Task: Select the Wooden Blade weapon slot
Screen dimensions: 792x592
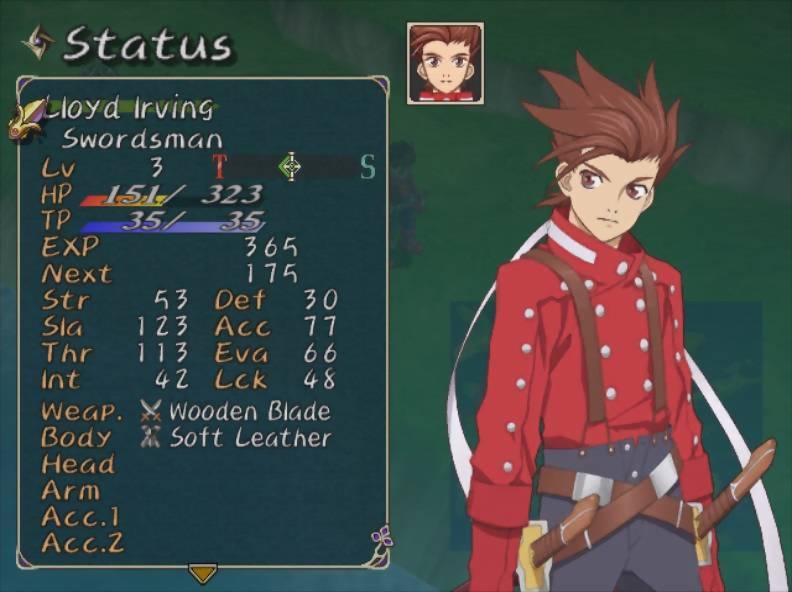Action: pyautogui.click(x=248, y=411)
